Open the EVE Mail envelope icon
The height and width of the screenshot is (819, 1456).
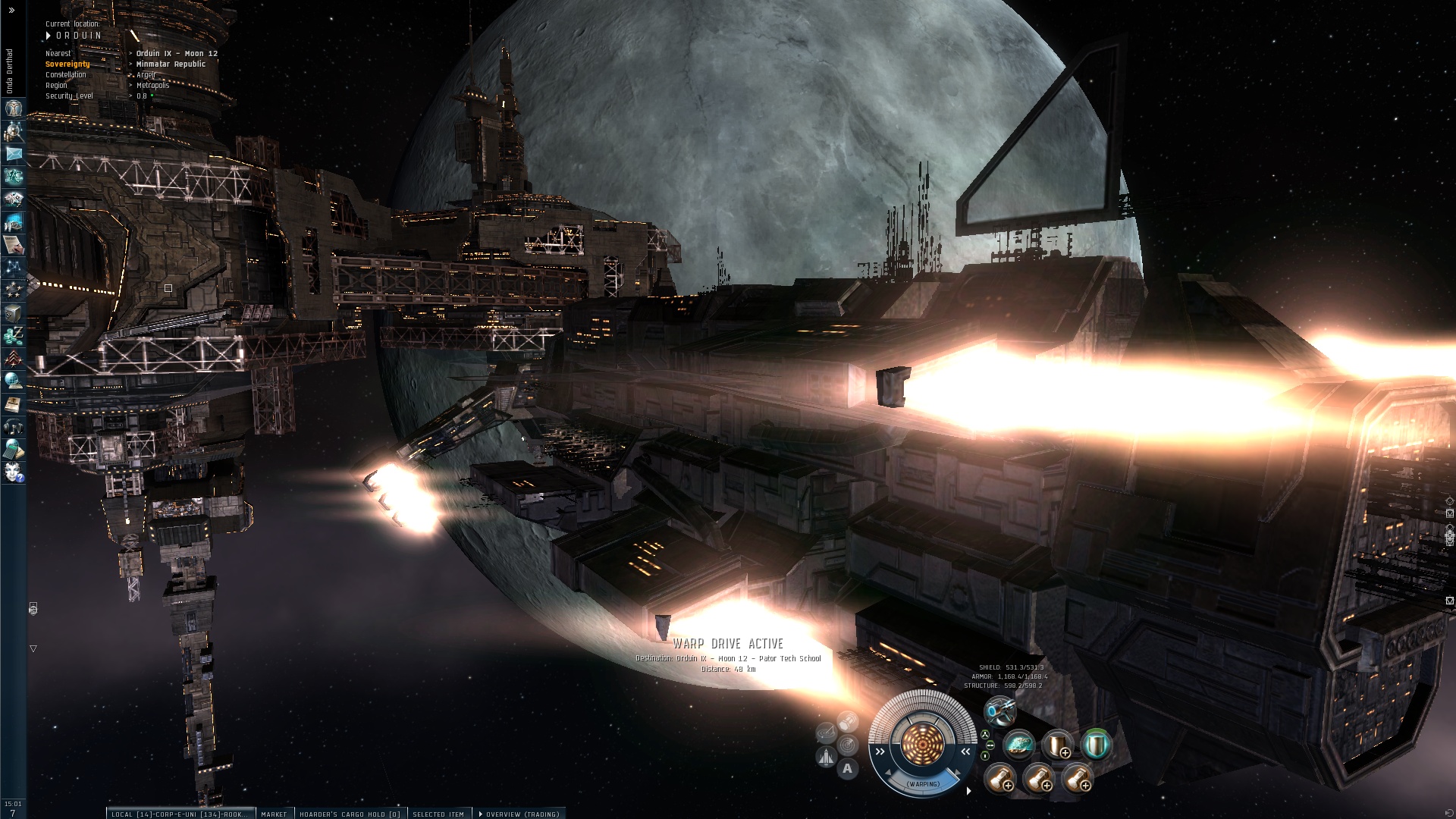tap(14, 154)
